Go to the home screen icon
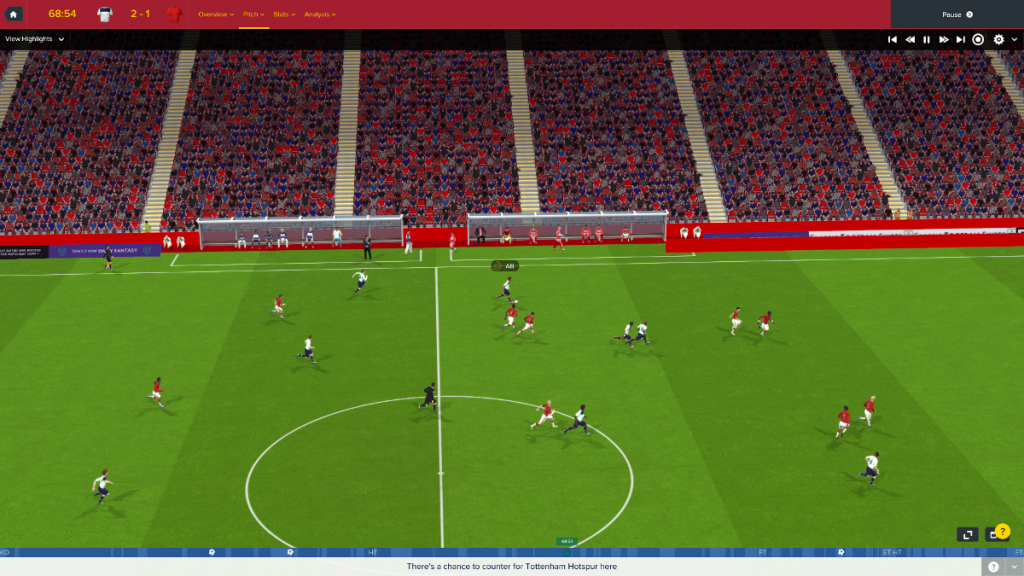Image resolution: width=1024 pixels, height=576 pixels. 14,14
